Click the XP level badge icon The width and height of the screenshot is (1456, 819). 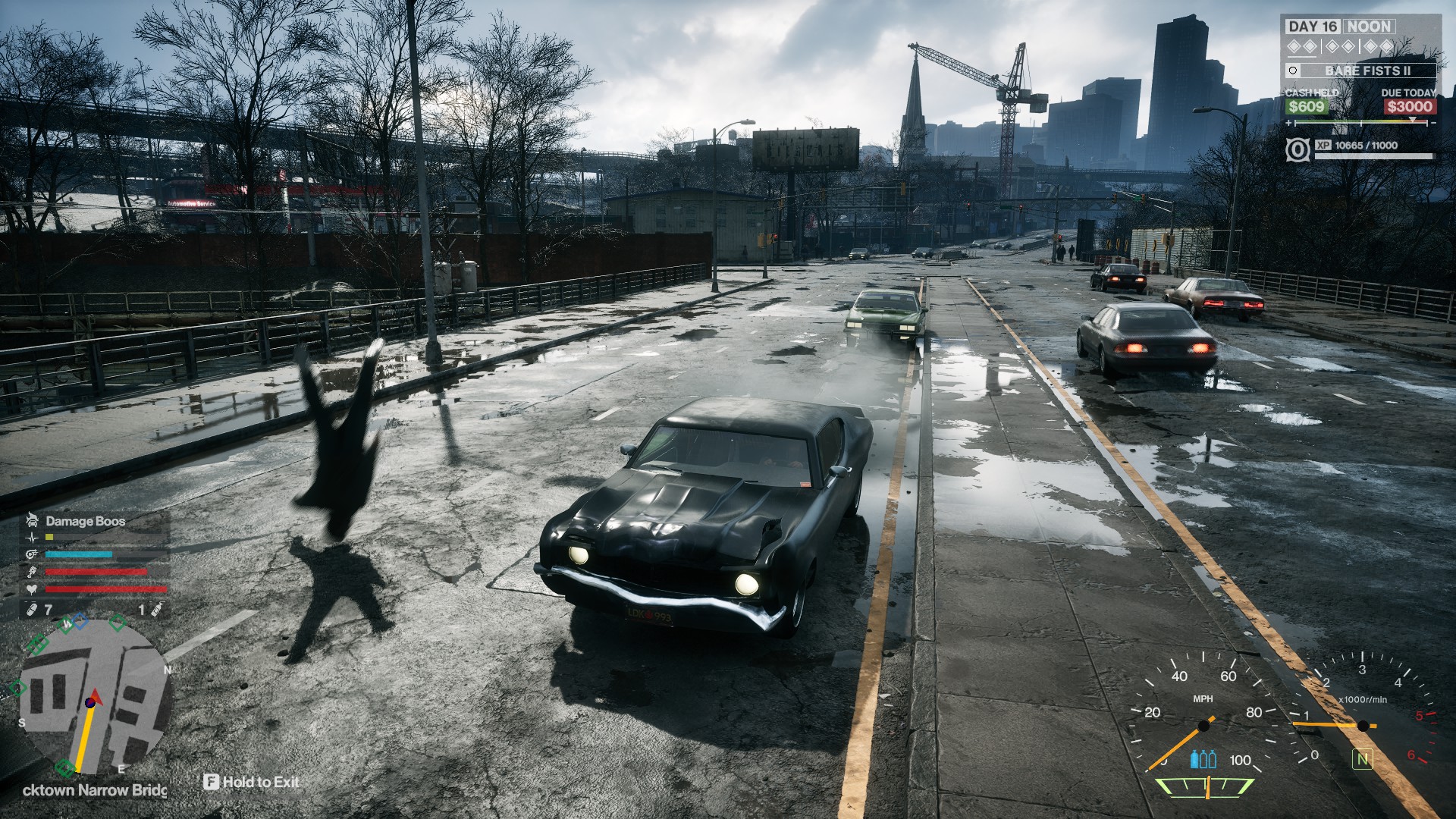(x=1298, y=149)
